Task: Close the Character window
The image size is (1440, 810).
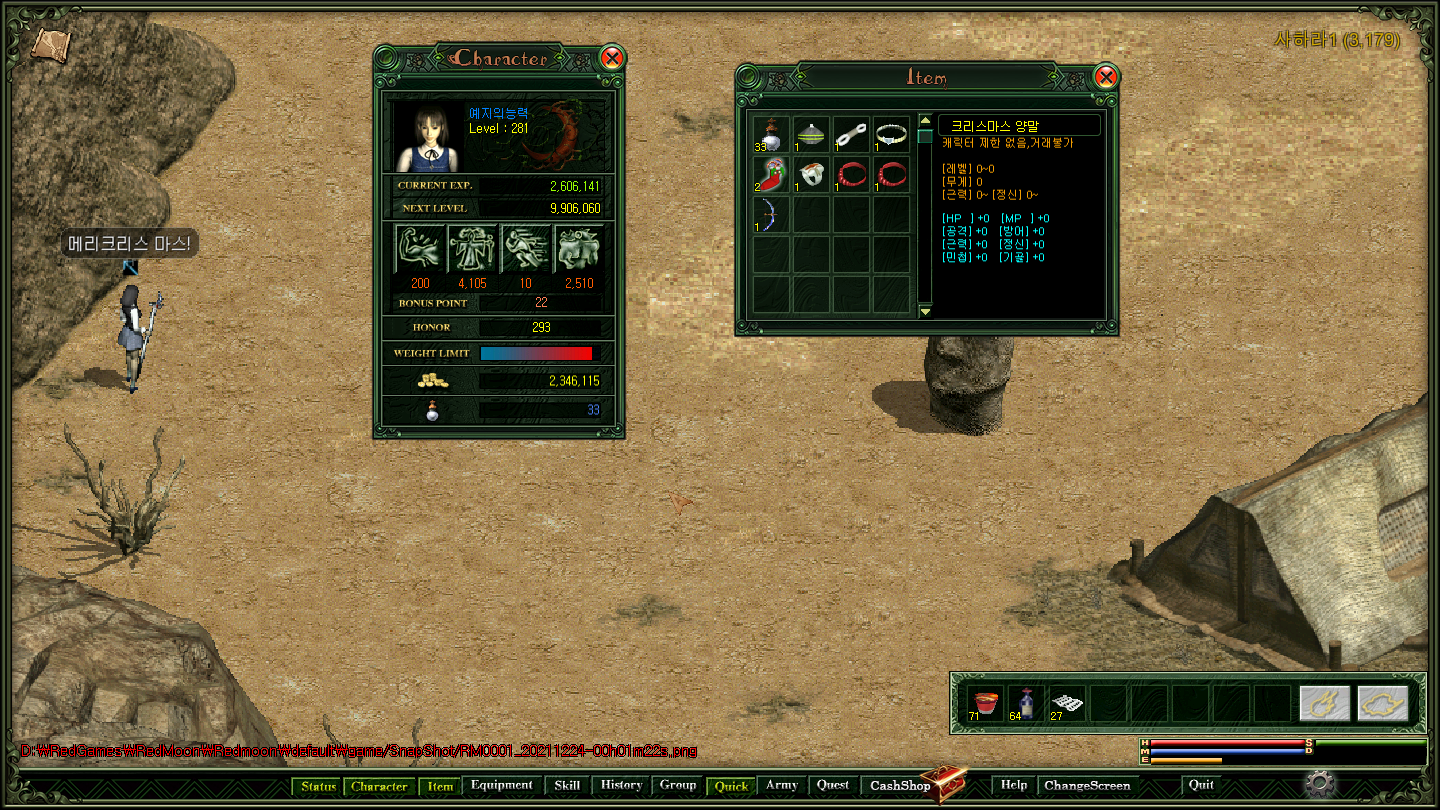Action: pyautogui.click(x=612, y=58)
